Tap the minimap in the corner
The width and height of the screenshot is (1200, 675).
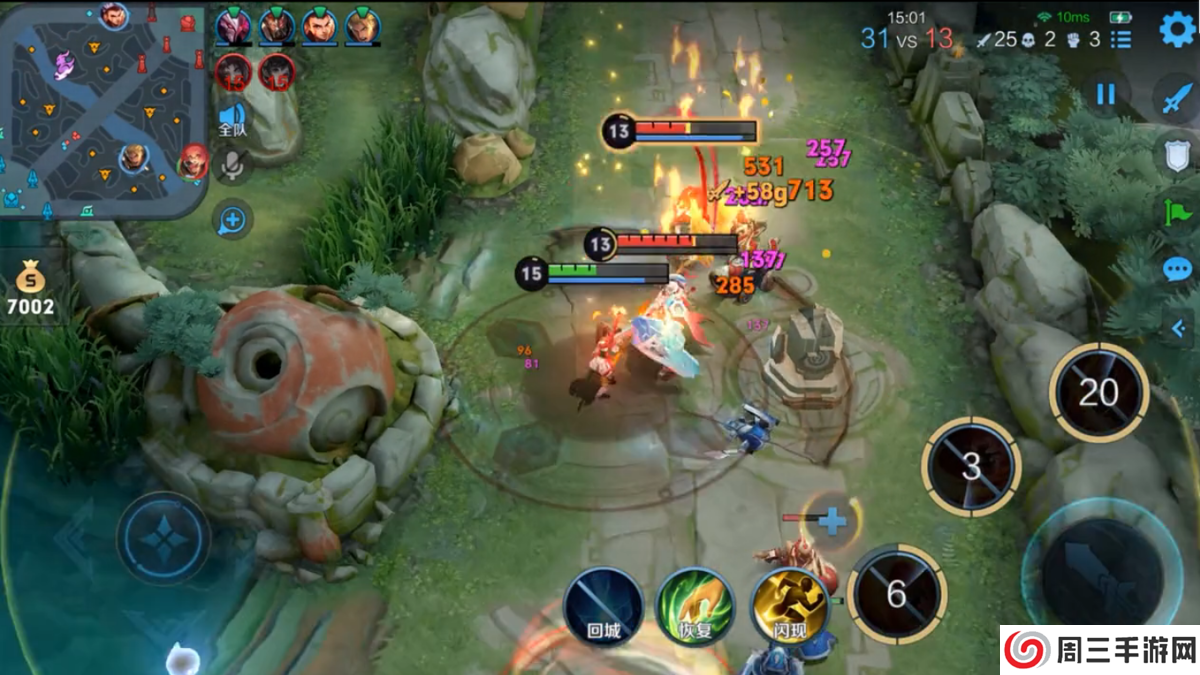pos(103,110)
